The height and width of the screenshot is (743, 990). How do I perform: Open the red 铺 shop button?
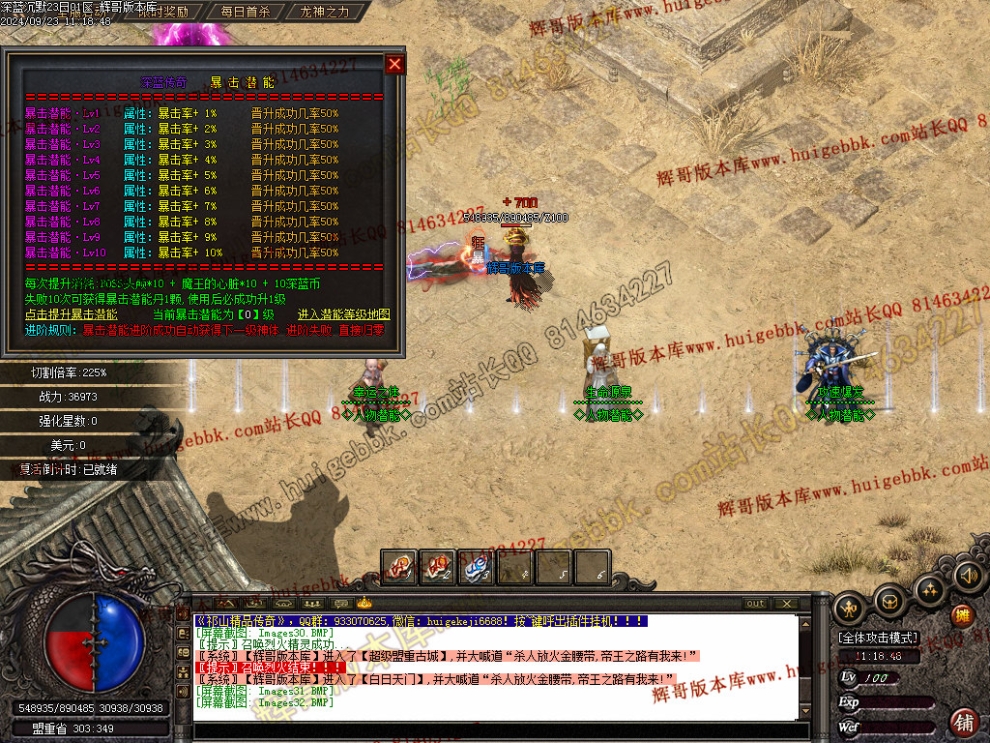tap(964, 720)
